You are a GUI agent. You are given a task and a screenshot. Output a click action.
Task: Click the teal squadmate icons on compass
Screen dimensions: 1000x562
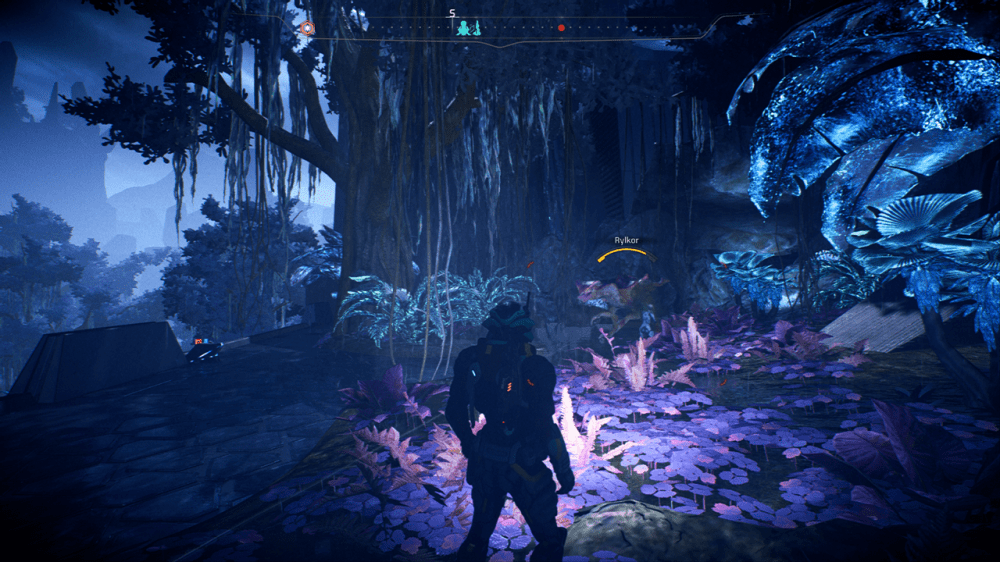pos(469,28)
